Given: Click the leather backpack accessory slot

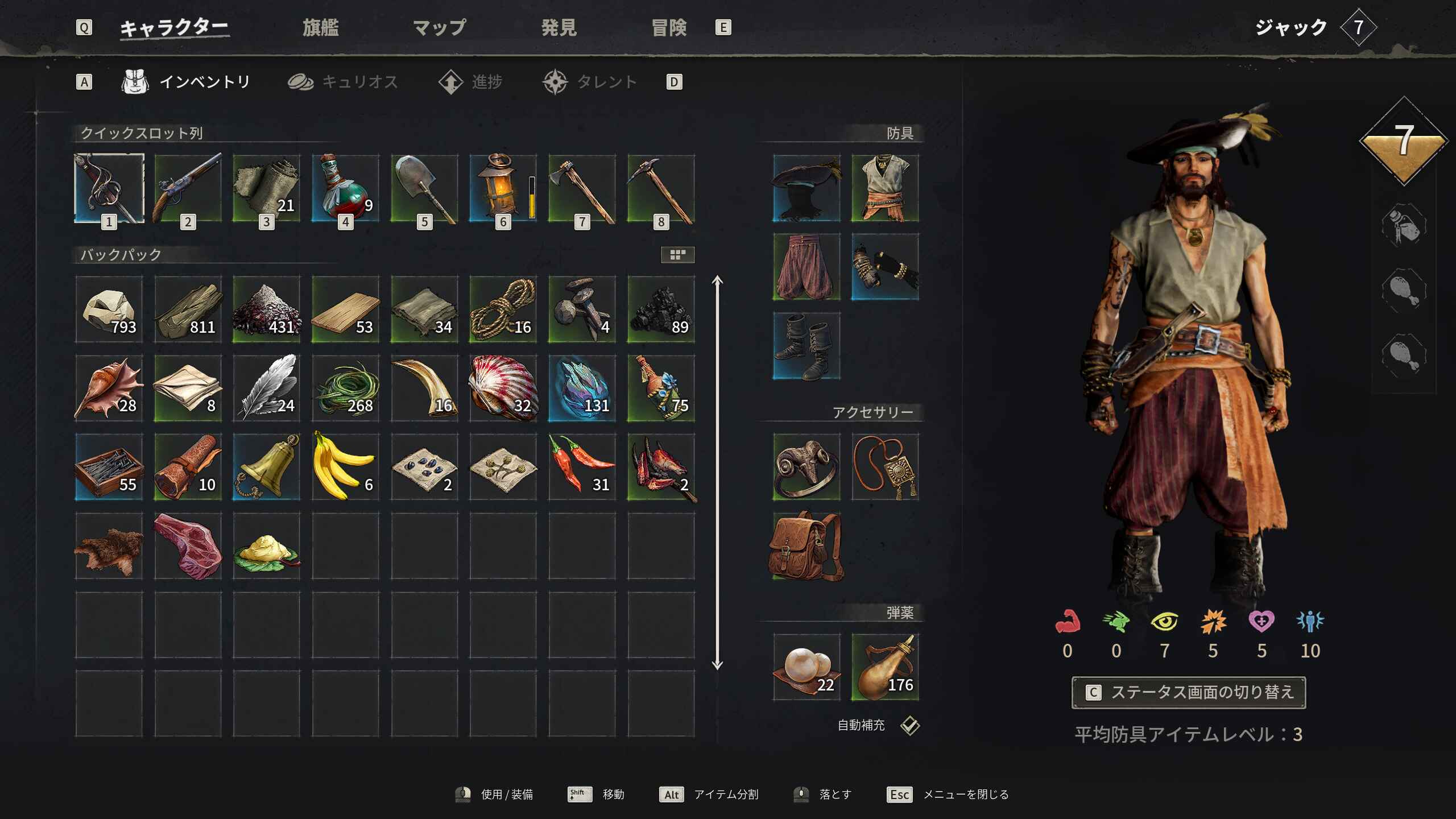Looking at the screenshot, I should (806, 546).
